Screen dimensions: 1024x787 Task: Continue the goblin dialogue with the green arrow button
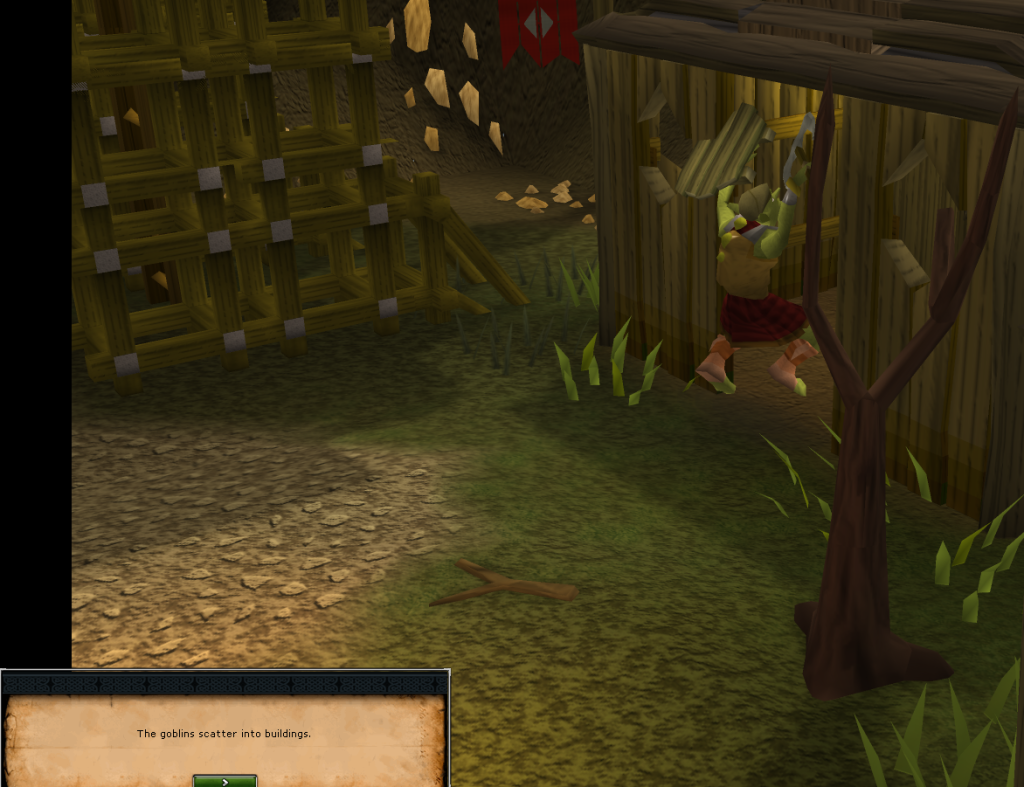pyautogui.click(x=225, y=781)
